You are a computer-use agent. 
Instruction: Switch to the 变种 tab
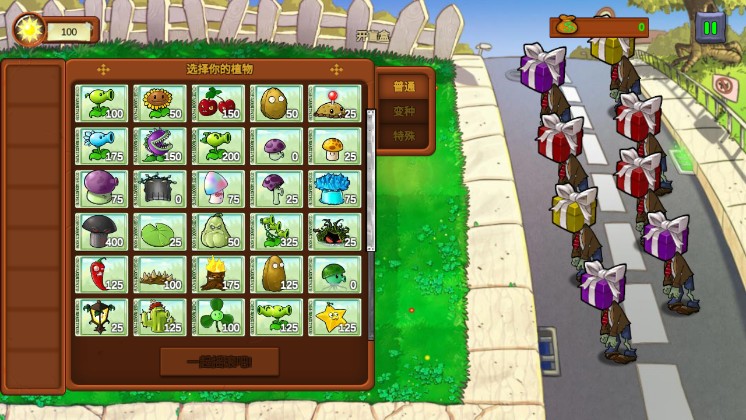click(x=403, y=111)
